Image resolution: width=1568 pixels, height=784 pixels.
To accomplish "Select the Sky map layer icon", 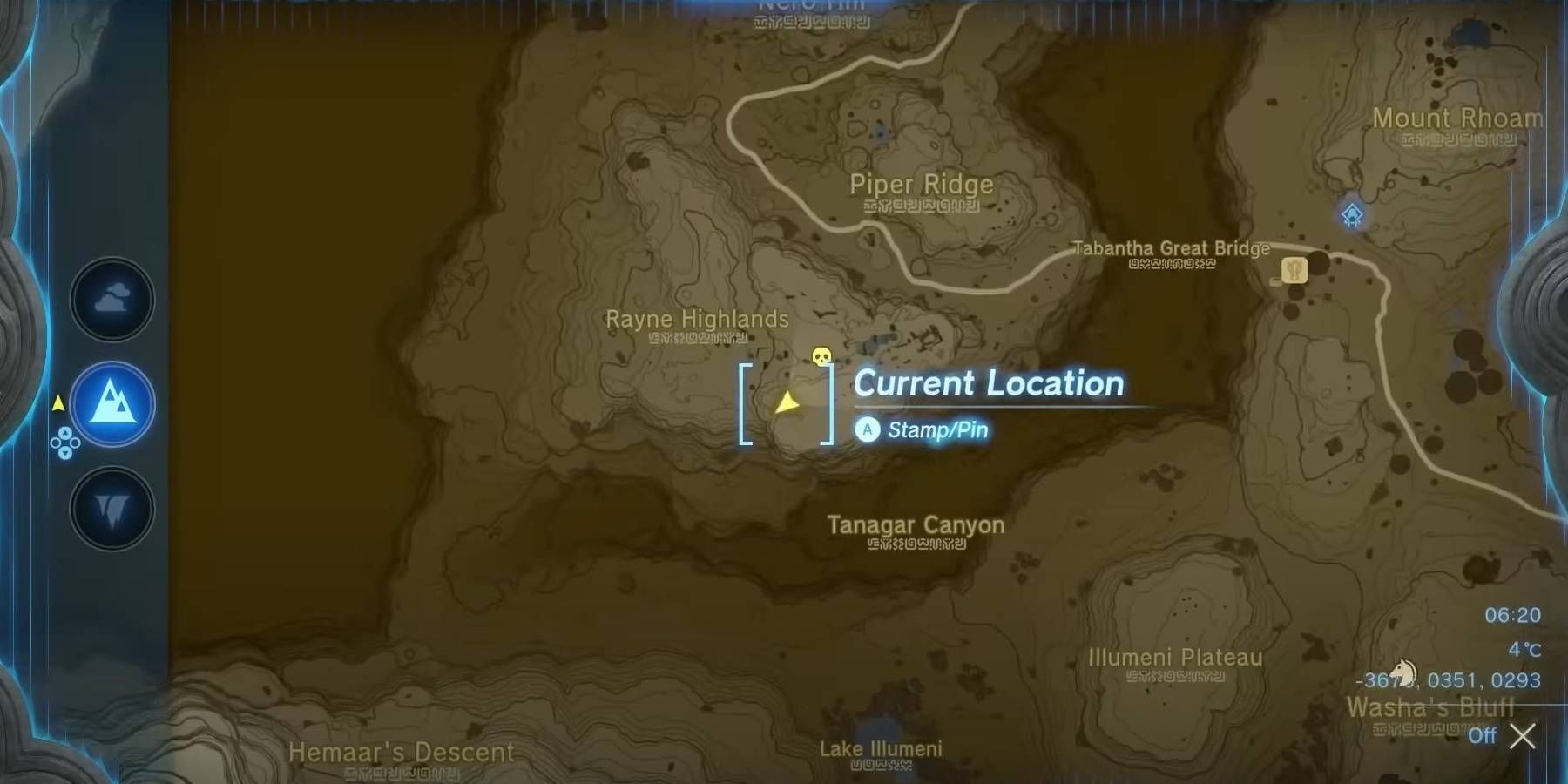I will click(x=112, y=299).
